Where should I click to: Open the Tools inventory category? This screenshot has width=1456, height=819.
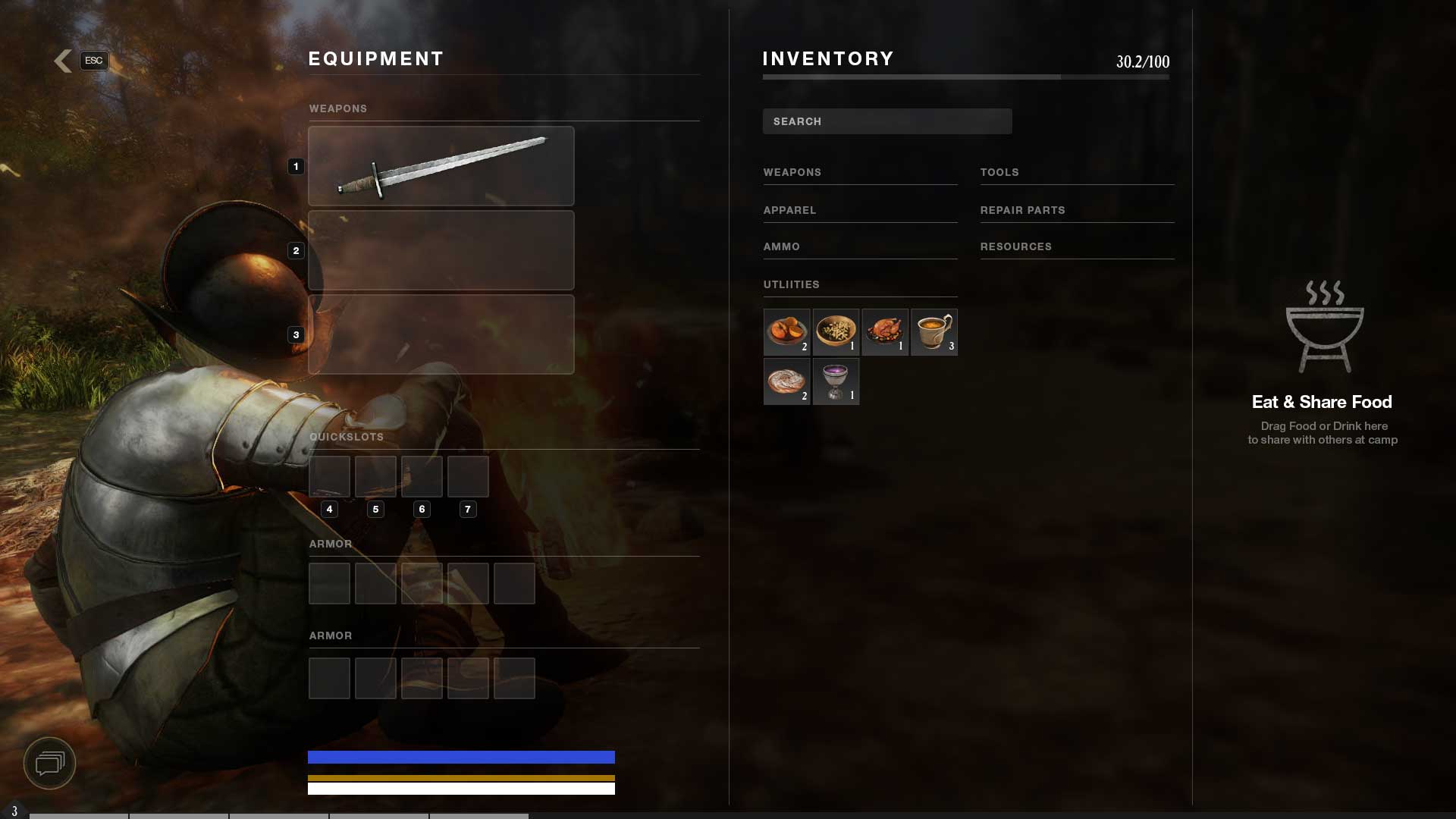point(999,173)
